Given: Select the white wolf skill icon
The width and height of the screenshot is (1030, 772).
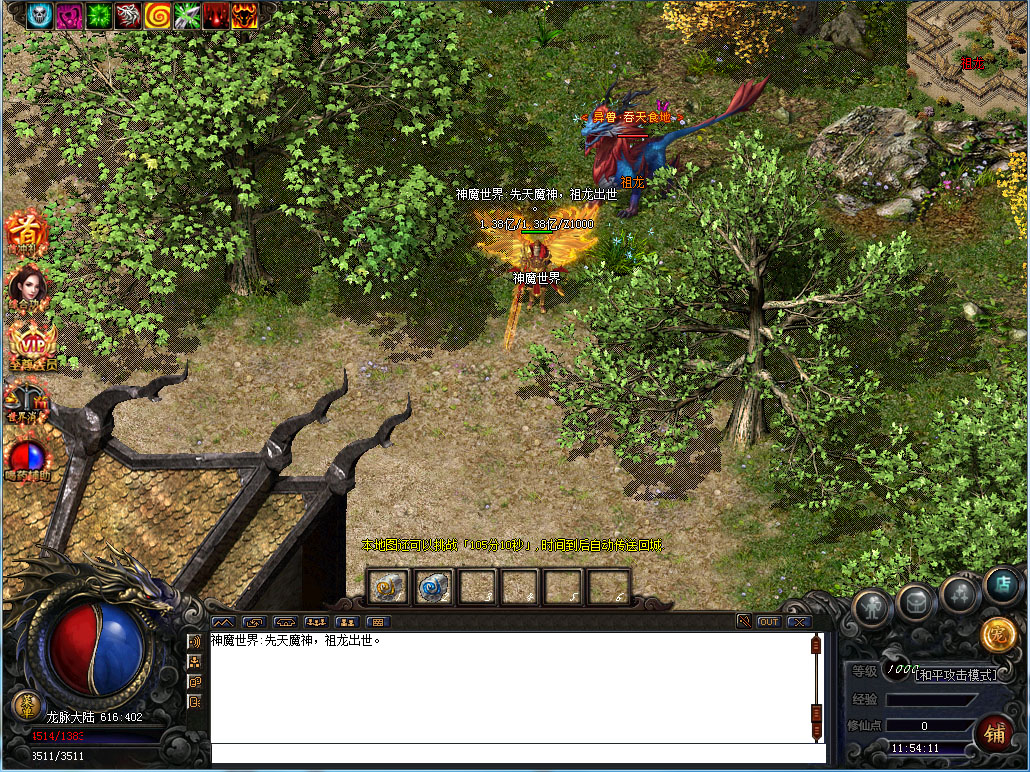Looking at the screenshot, I should point(128,15).
